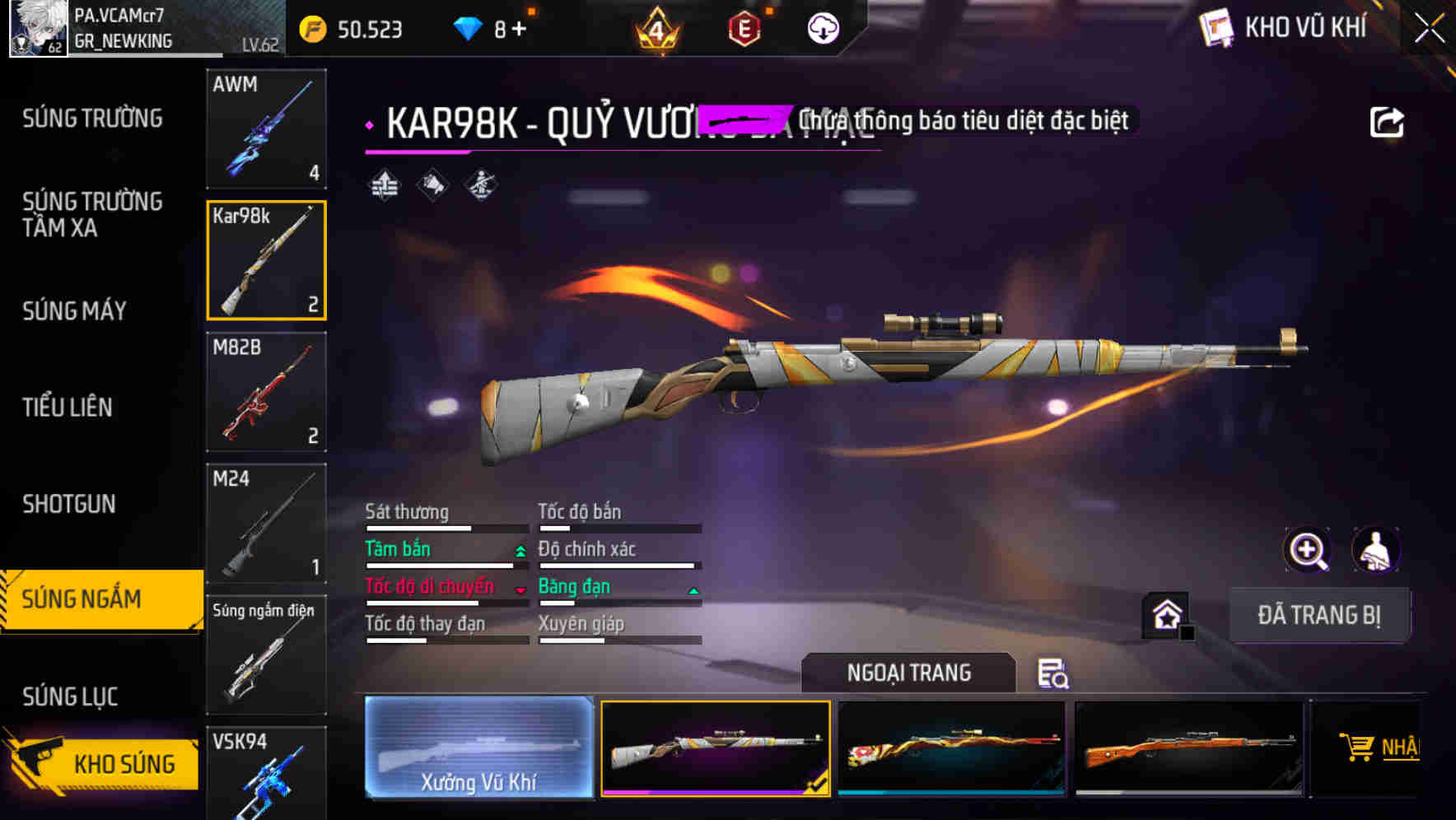The height and width of the screenshot is (820, 1456).
Task: Preview skin on character model icon
Action: 1376,550
